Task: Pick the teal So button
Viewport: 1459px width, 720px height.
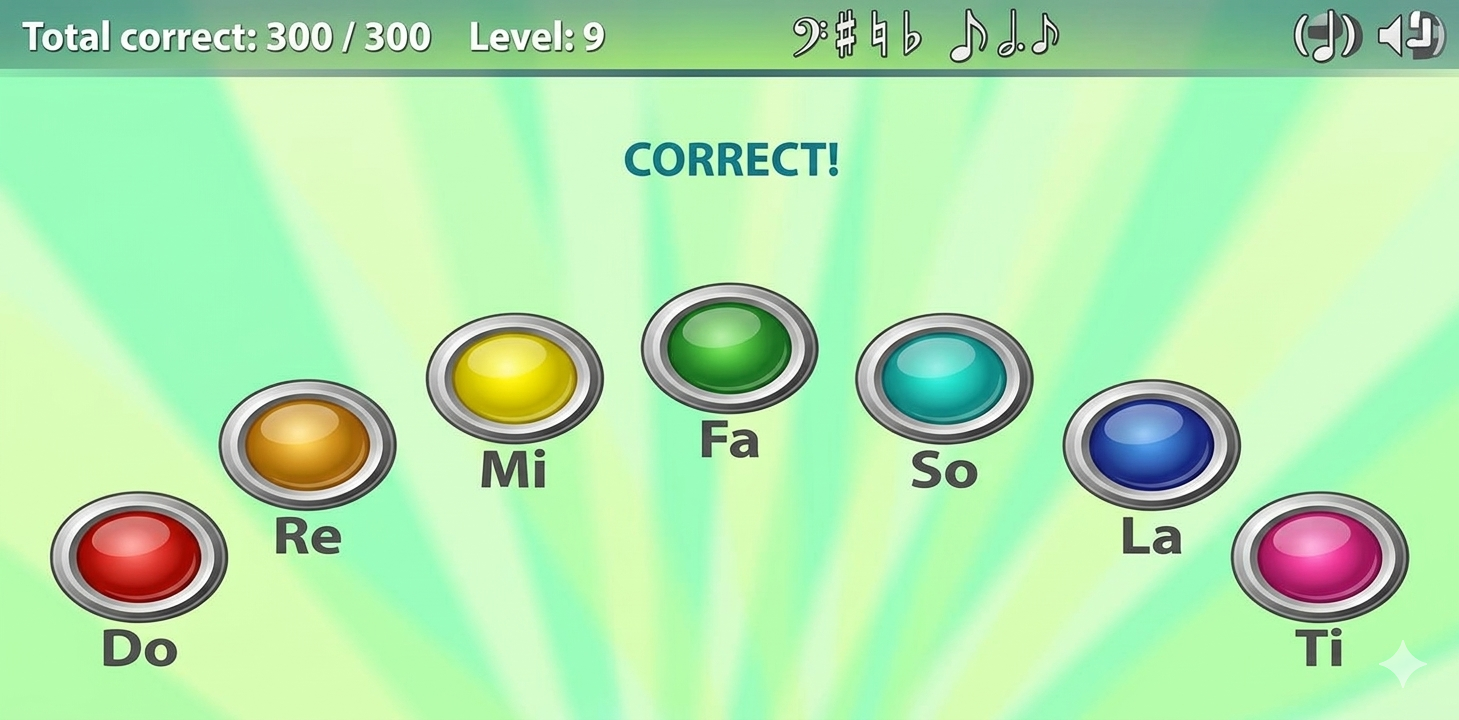Action: point(943,377)
